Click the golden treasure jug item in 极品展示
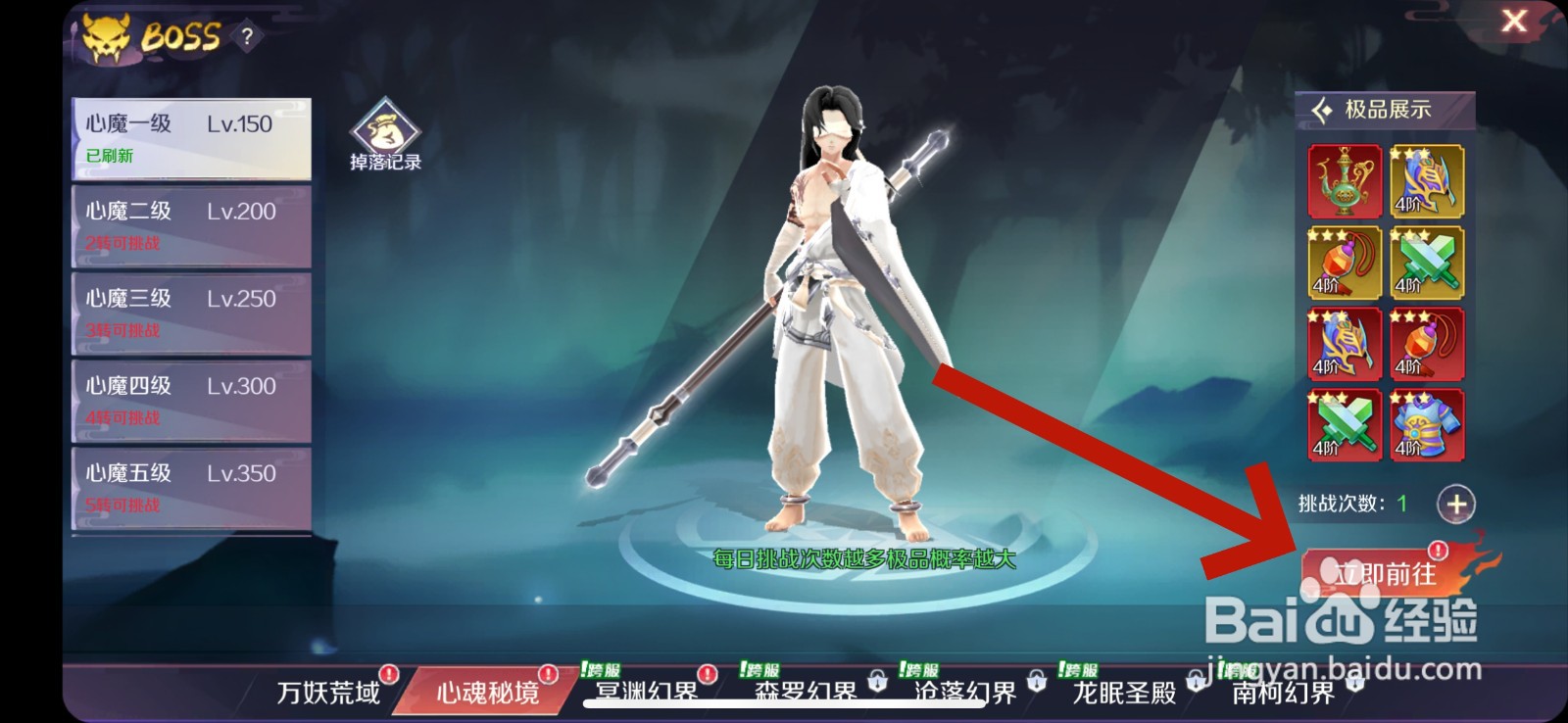The width and height of the screenshot is (1568, 723). tap(1345, 181)
